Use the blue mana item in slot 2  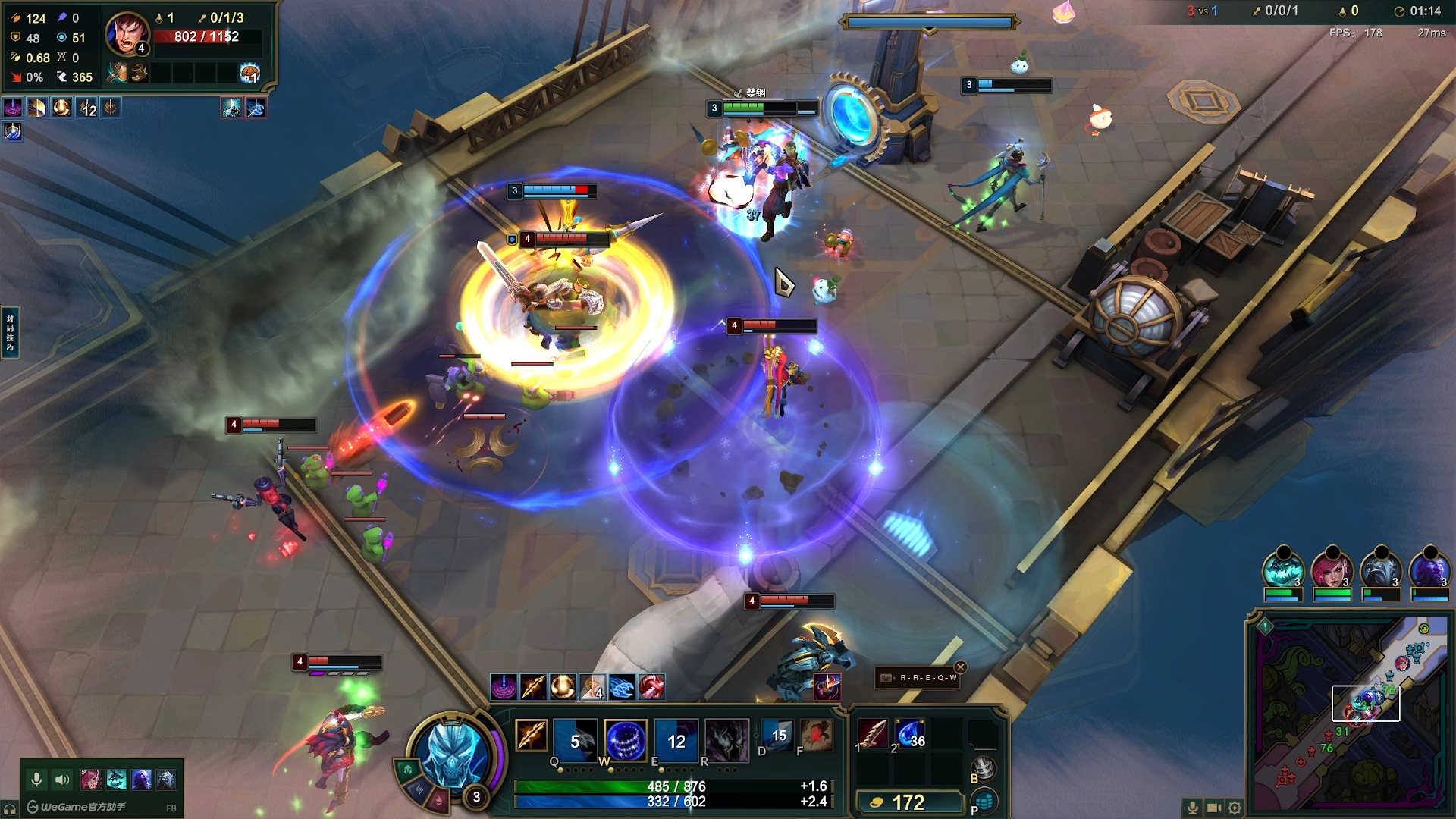pos(910,734)
